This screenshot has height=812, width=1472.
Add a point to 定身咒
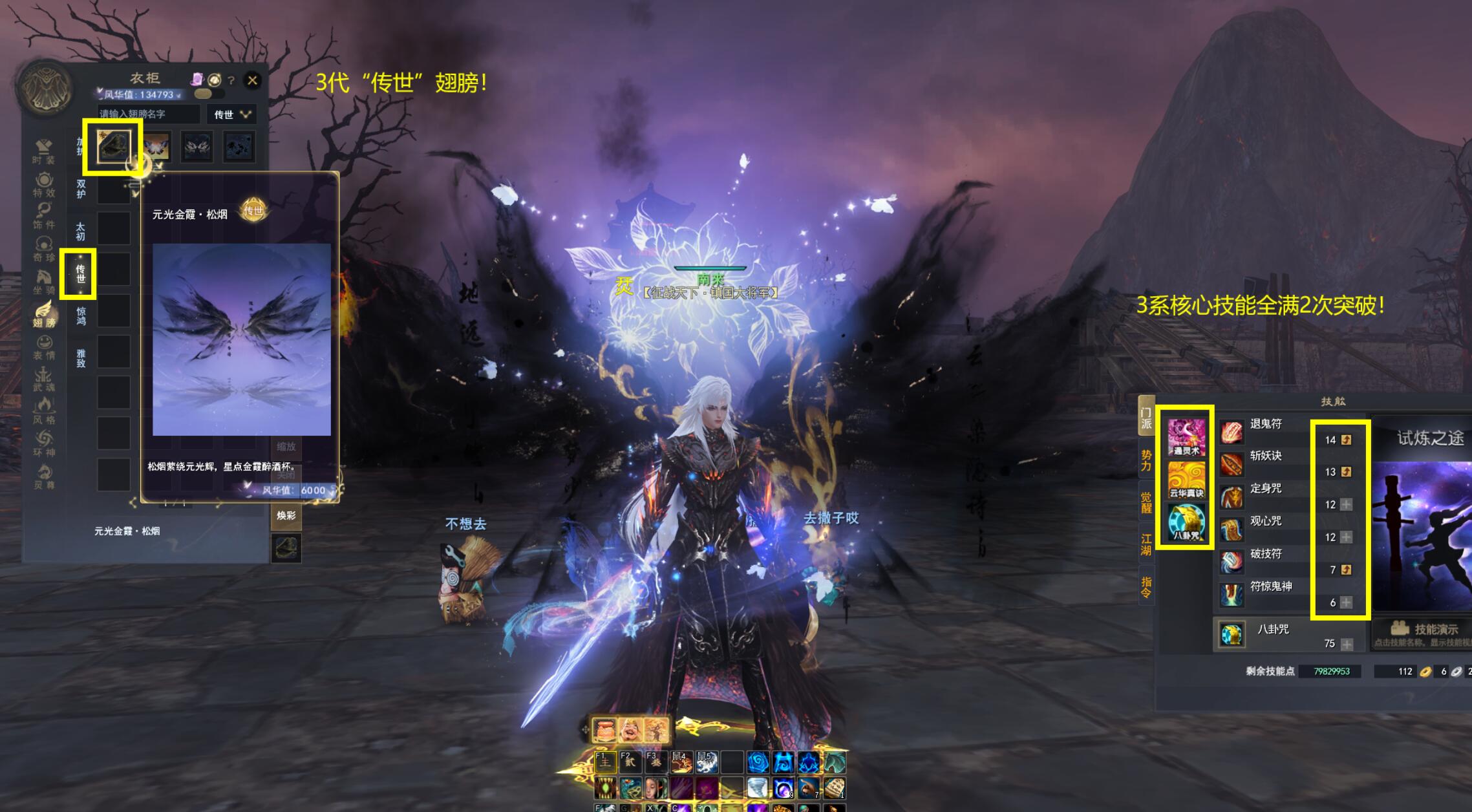tap(1346, 504)
